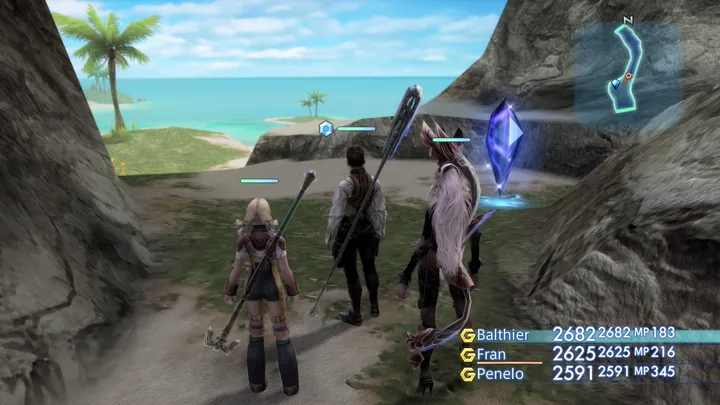Click the hexagon party leader marker

[x=325, y=128]
